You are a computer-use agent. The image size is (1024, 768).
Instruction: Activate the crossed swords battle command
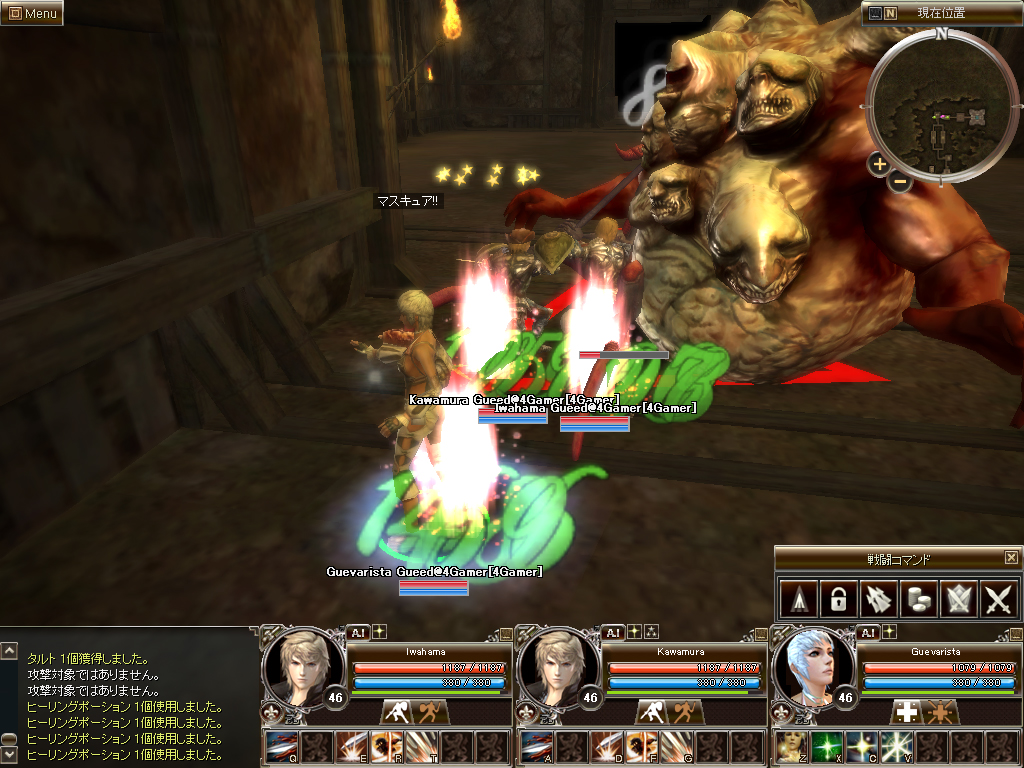click(999, 599)
